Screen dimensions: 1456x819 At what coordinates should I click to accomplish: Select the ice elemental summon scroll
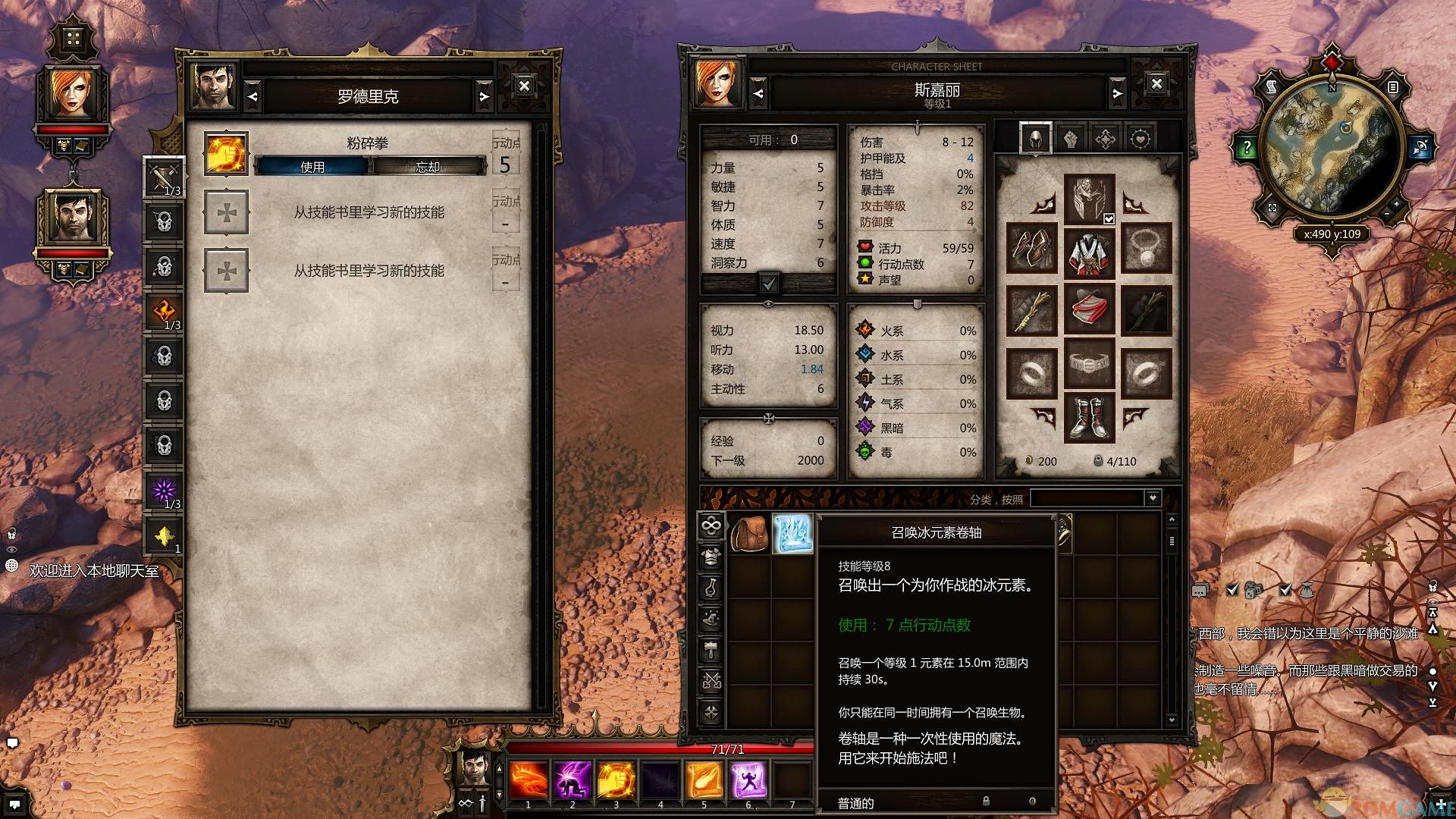click(x=792, y=534)
